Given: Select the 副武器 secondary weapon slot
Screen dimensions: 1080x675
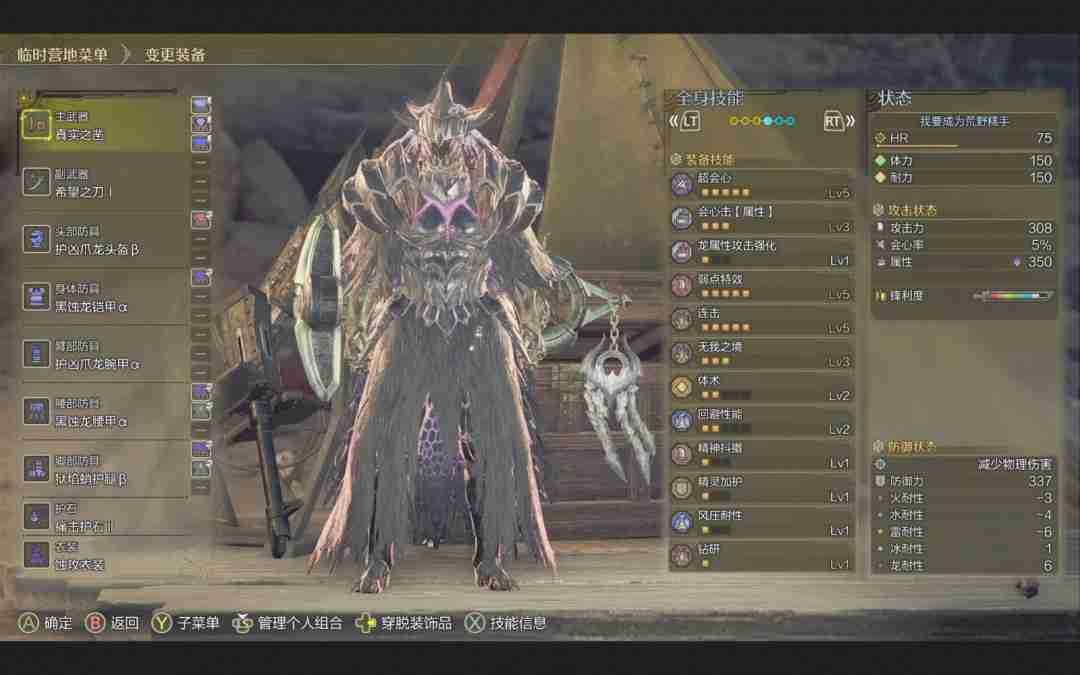Looking at the screenshot, I should point(103,182).
